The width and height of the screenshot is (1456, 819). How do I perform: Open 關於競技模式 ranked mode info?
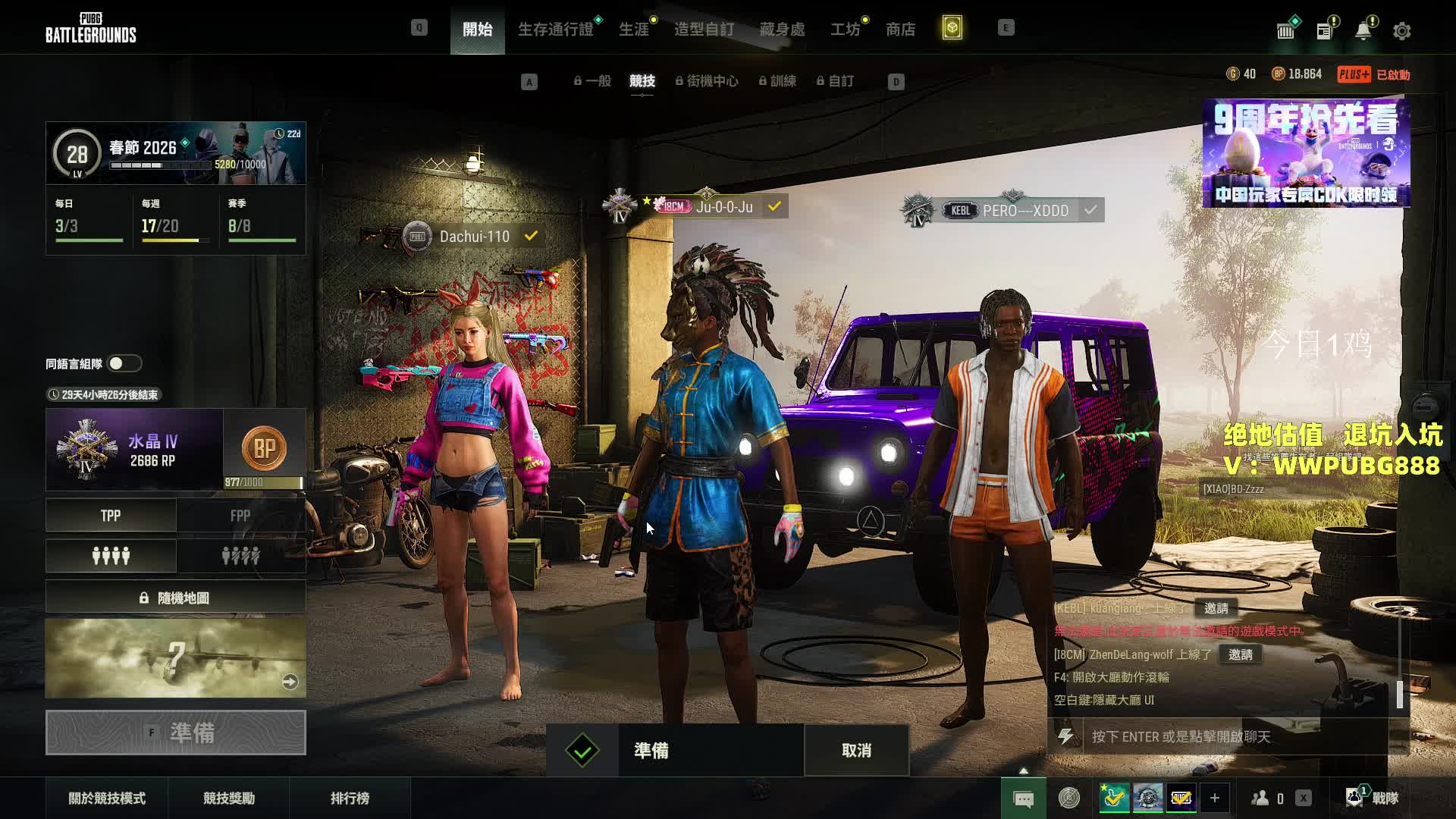coord(107,799)
